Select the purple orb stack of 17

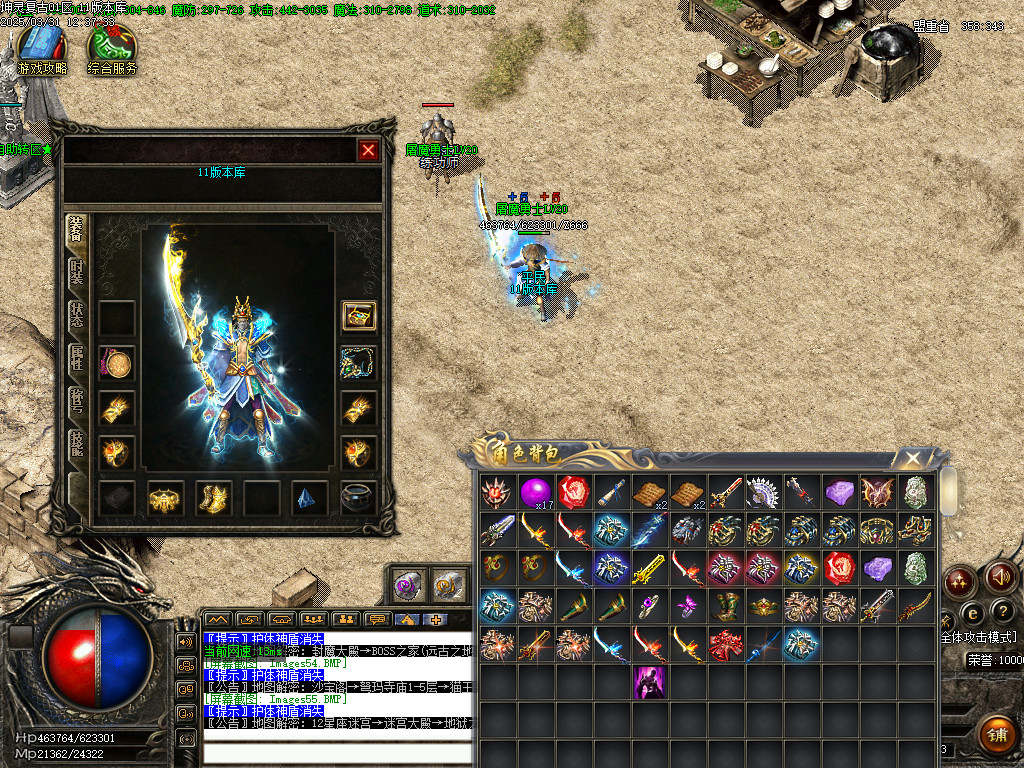tap(535, 491)
